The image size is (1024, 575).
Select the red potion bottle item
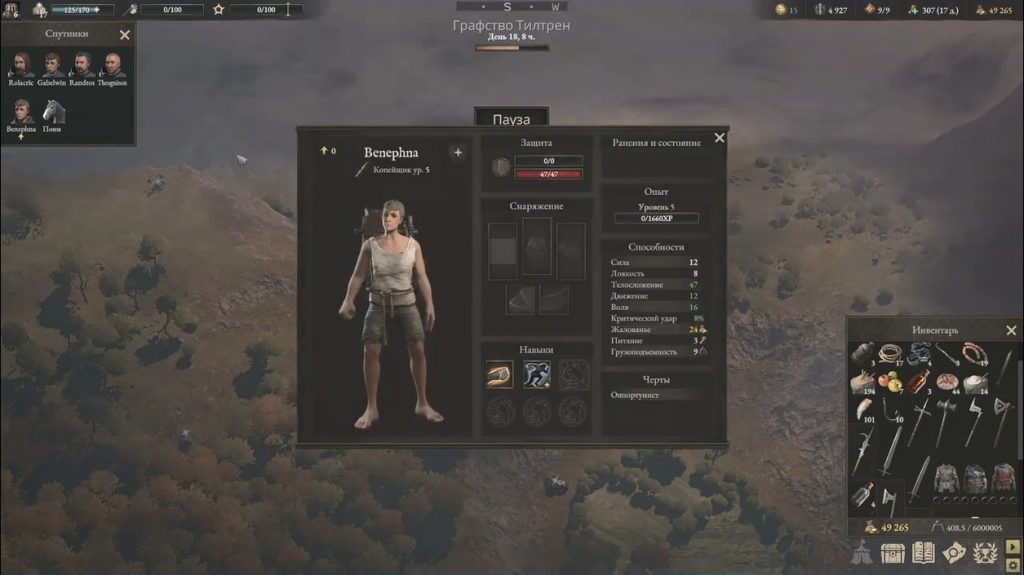coord(919,381)
